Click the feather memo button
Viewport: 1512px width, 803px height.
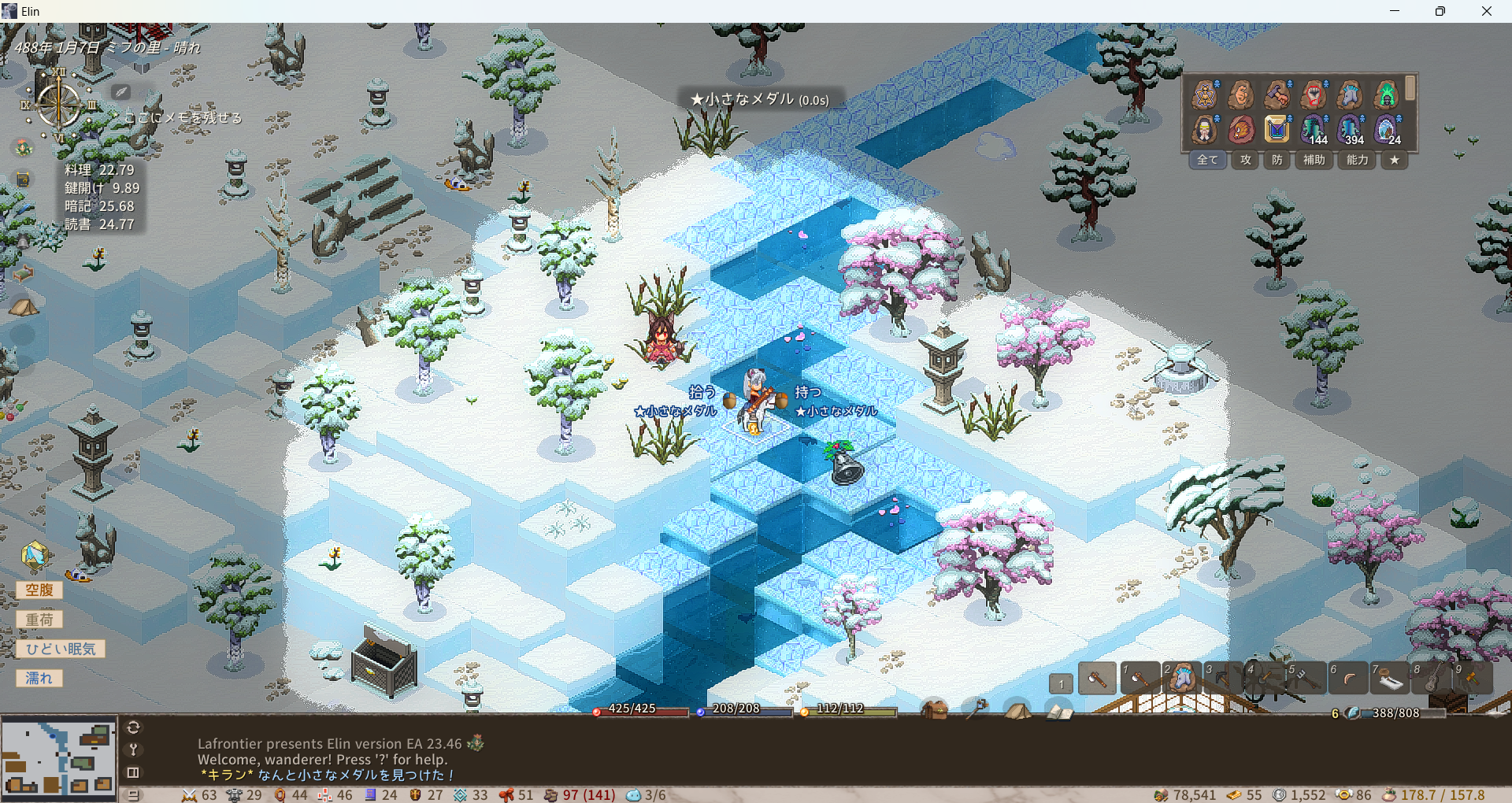pyautogui.click(x=120, y=92)
